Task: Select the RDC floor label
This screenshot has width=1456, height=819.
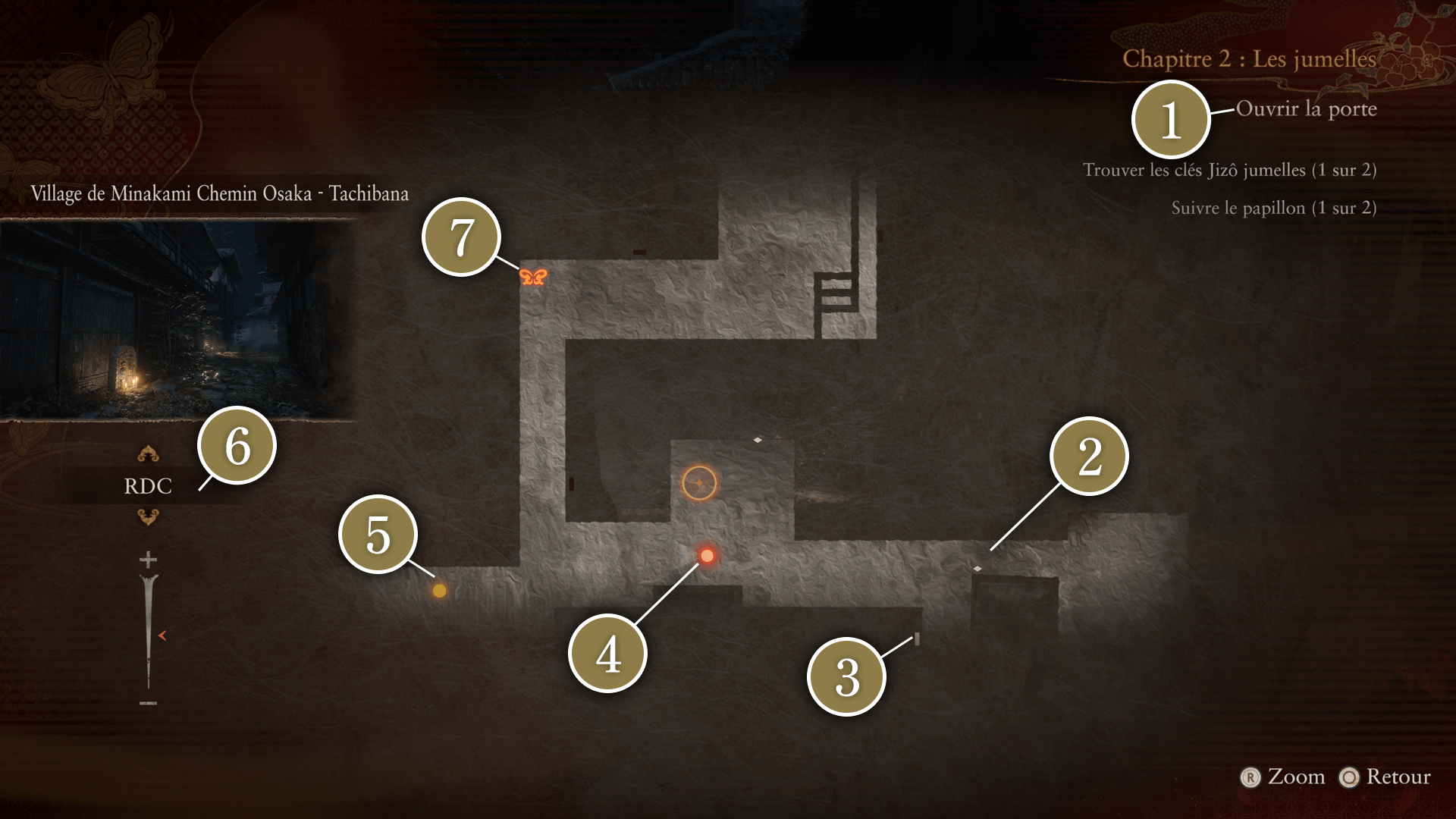Action: 148,486
